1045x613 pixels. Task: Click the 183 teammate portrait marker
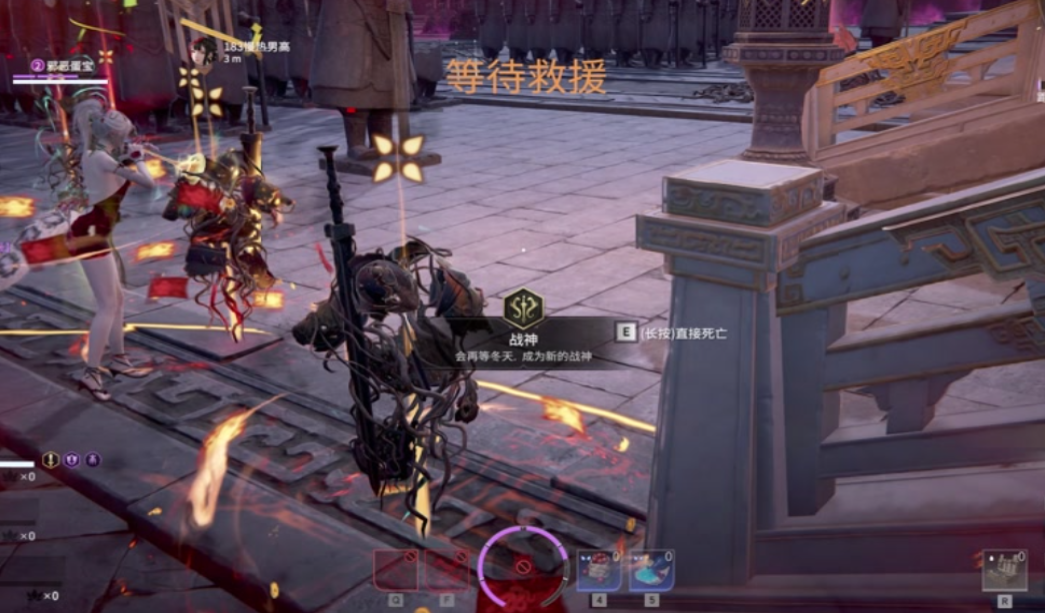click(x=204, y=53)
